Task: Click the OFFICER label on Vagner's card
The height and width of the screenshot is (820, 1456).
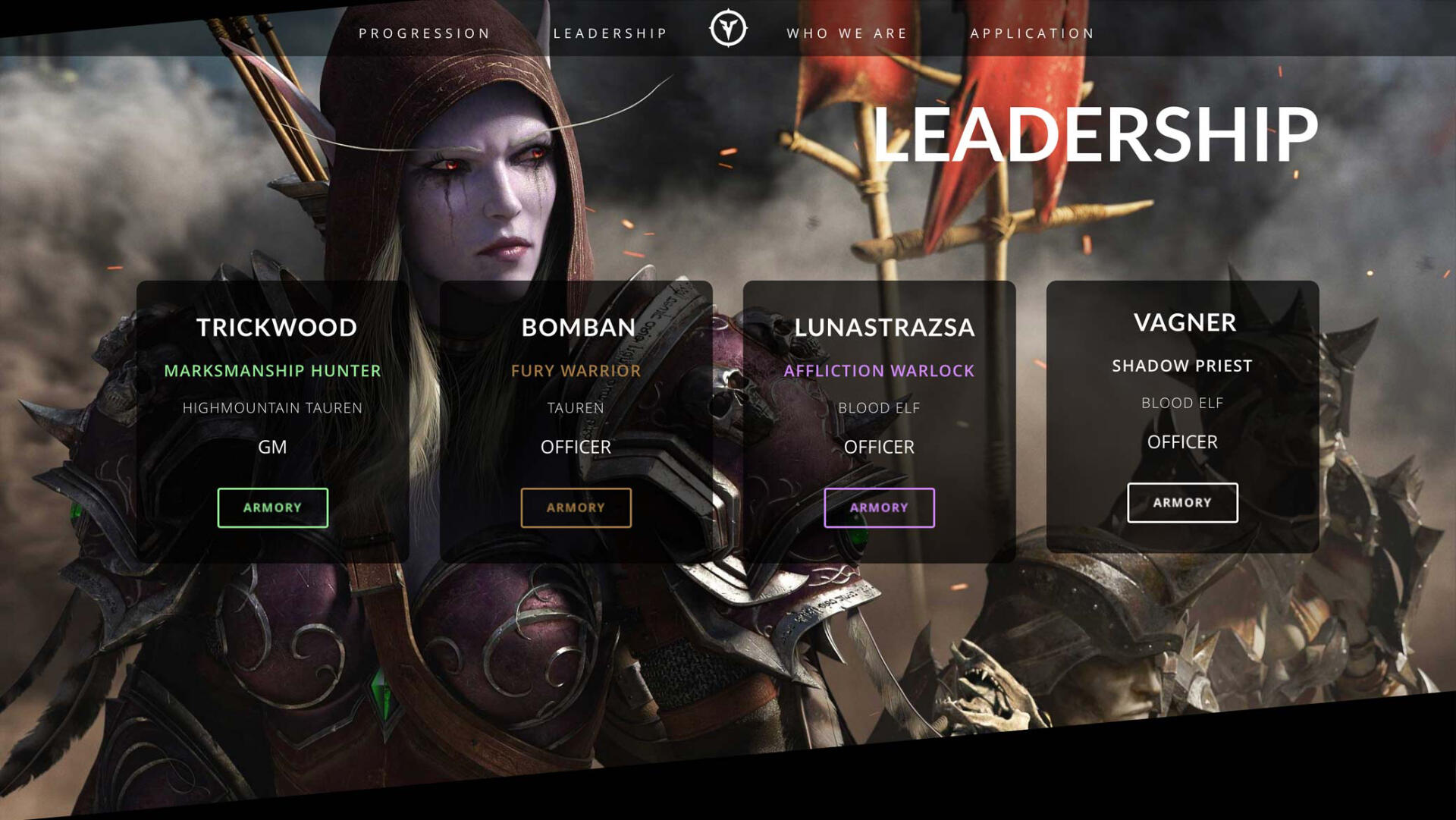Action: point(1183,441)
